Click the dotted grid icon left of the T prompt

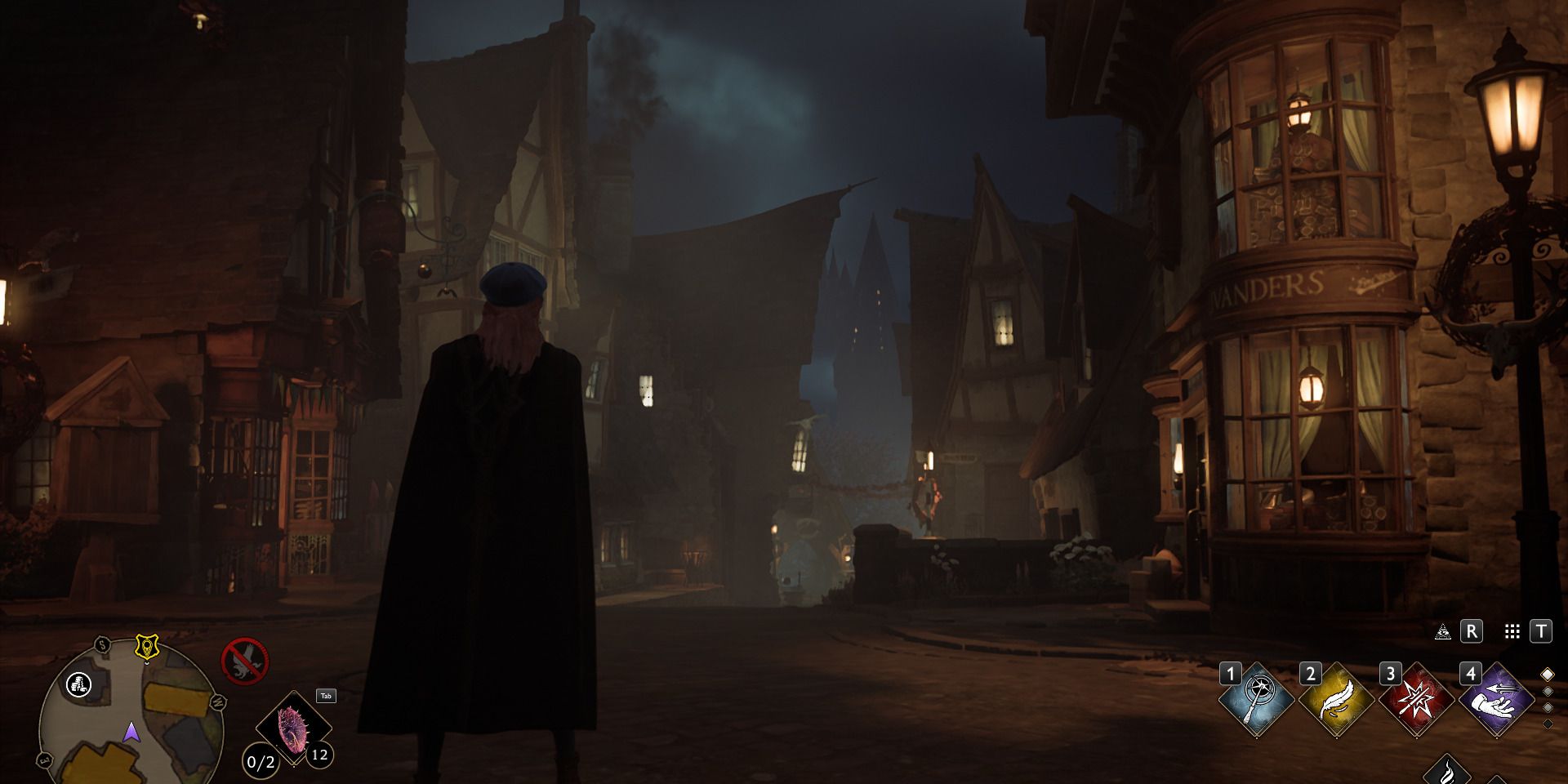pyautogui.click(x=1512, y=630)
